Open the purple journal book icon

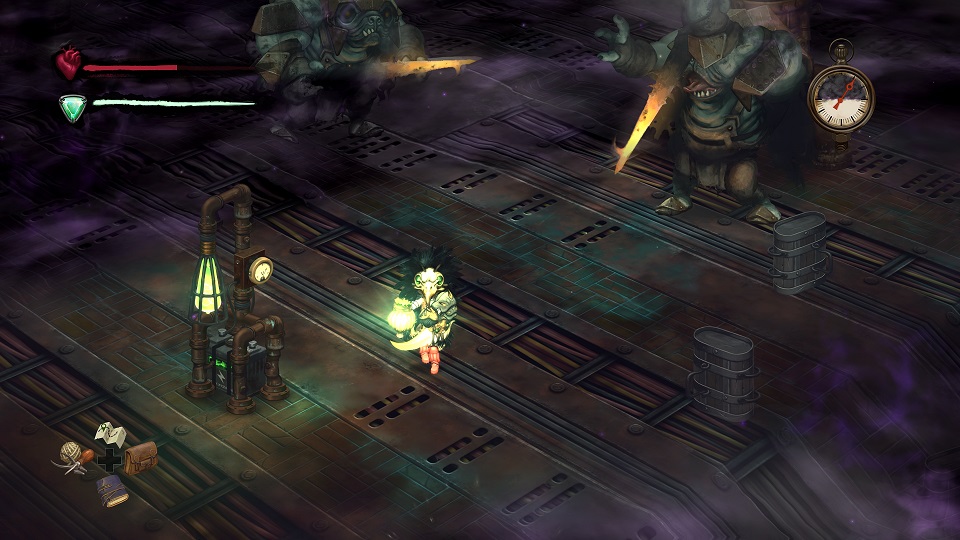click(x=110, y=490)
